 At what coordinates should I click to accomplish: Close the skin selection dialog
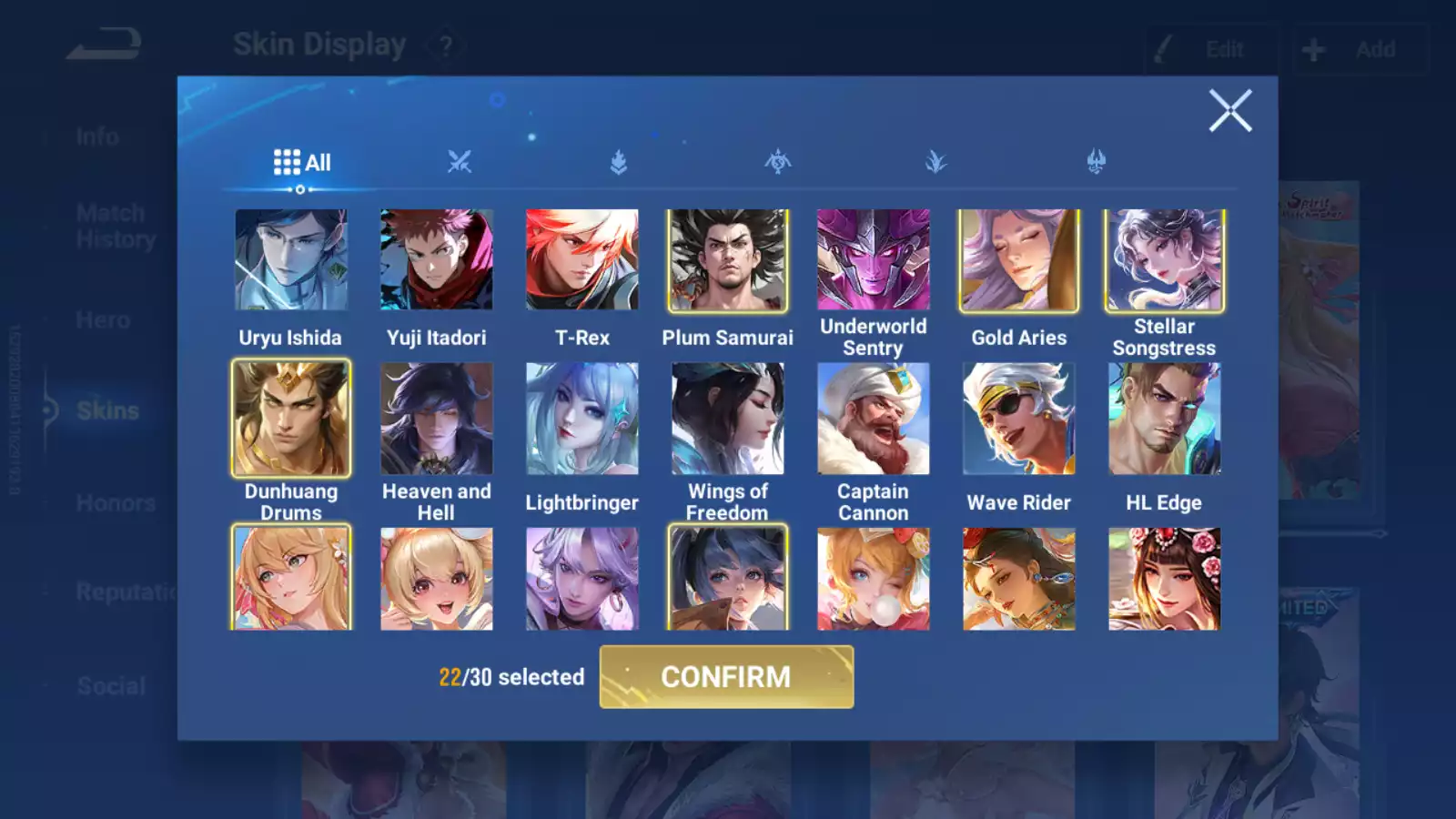click(x=1230, y=111)
